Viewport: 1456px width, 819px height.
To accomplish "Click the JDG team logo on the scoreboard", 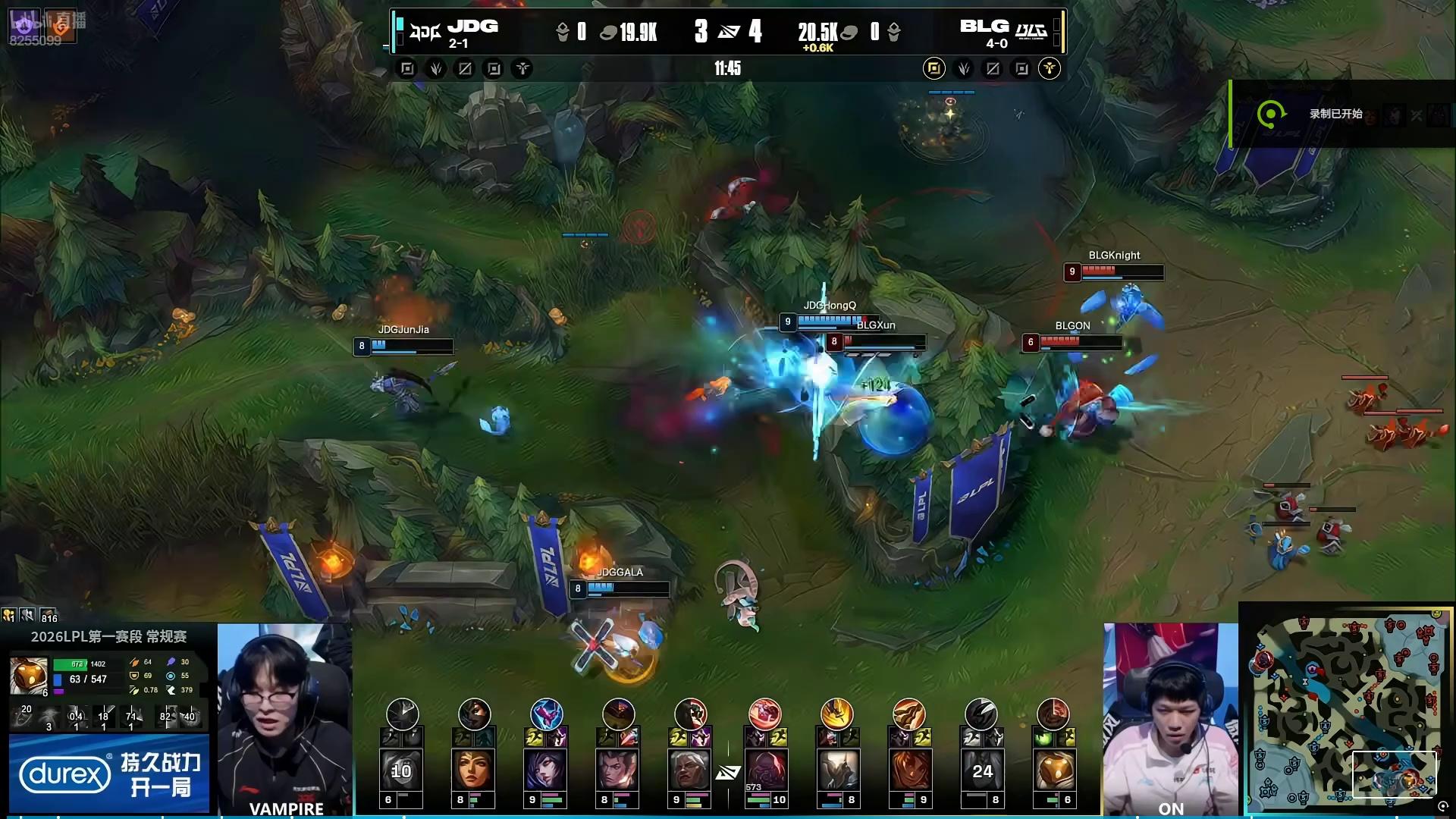I will [425, 32].
